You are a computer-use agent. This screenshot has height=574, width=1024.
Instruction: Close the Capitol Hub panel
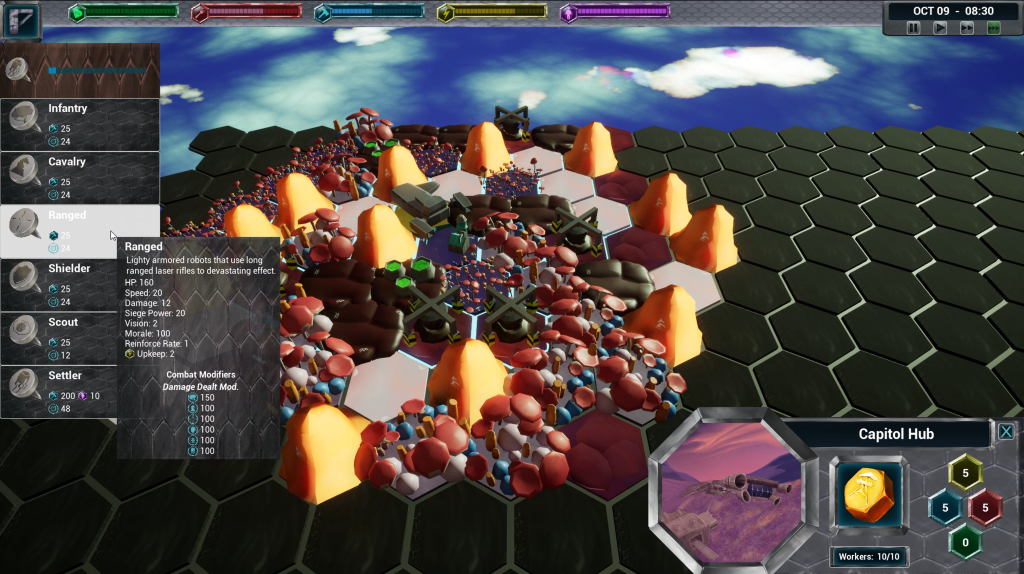point(1006,432)
